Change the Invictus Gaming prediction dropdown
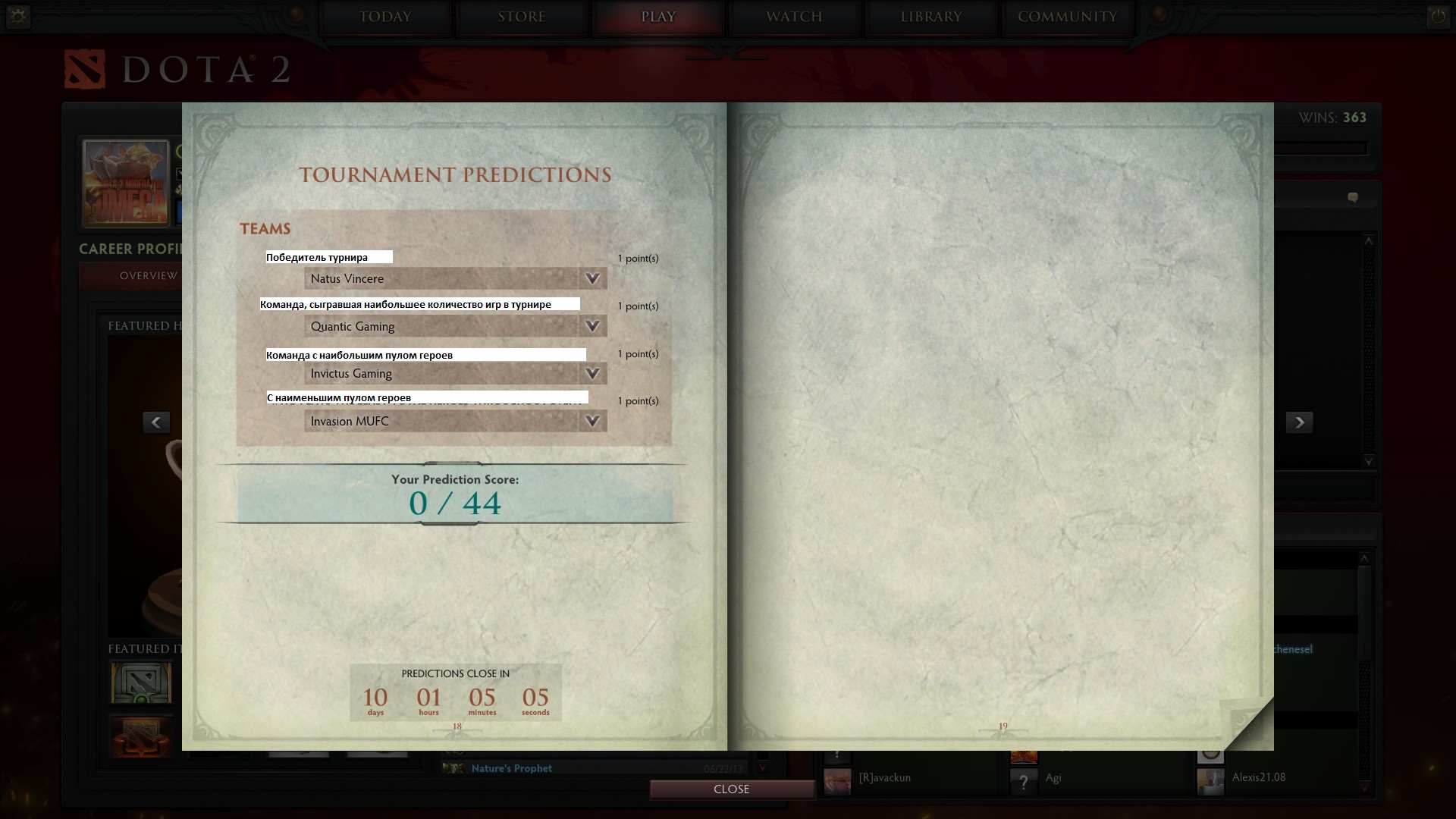1456x819 pixels. [455, 374]
